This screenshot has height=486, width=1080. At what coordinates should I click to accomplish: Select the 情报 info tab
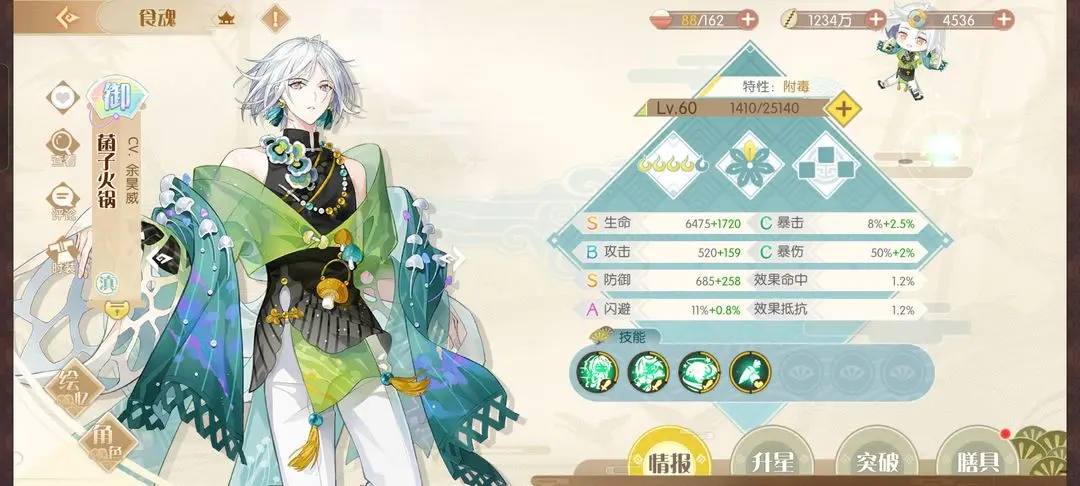click(670, 462)
